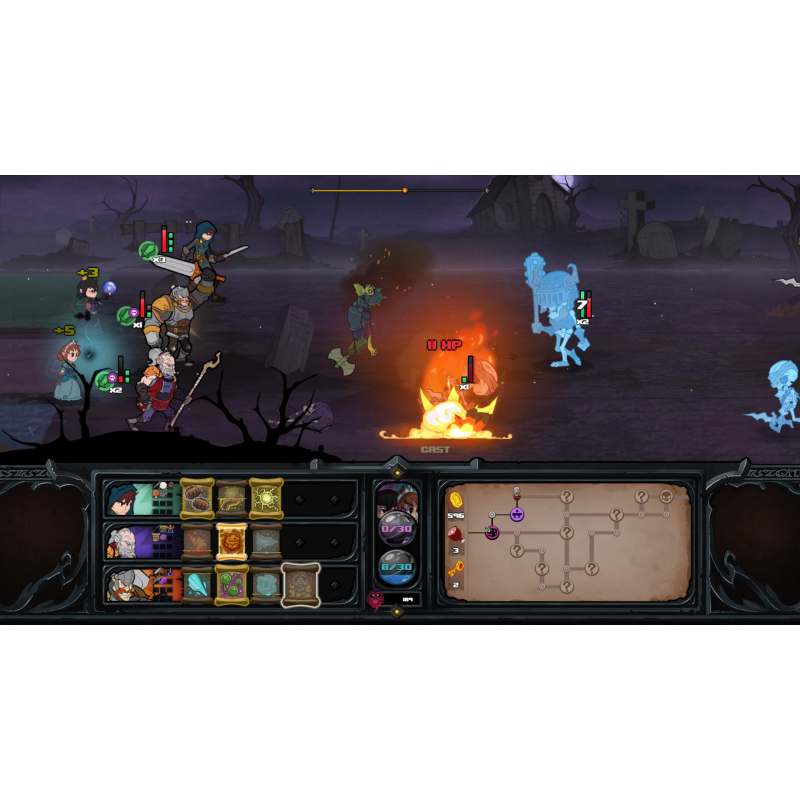Click the red snake emblem icon
The width and height of the screenshot is (800, 800).
377,600
